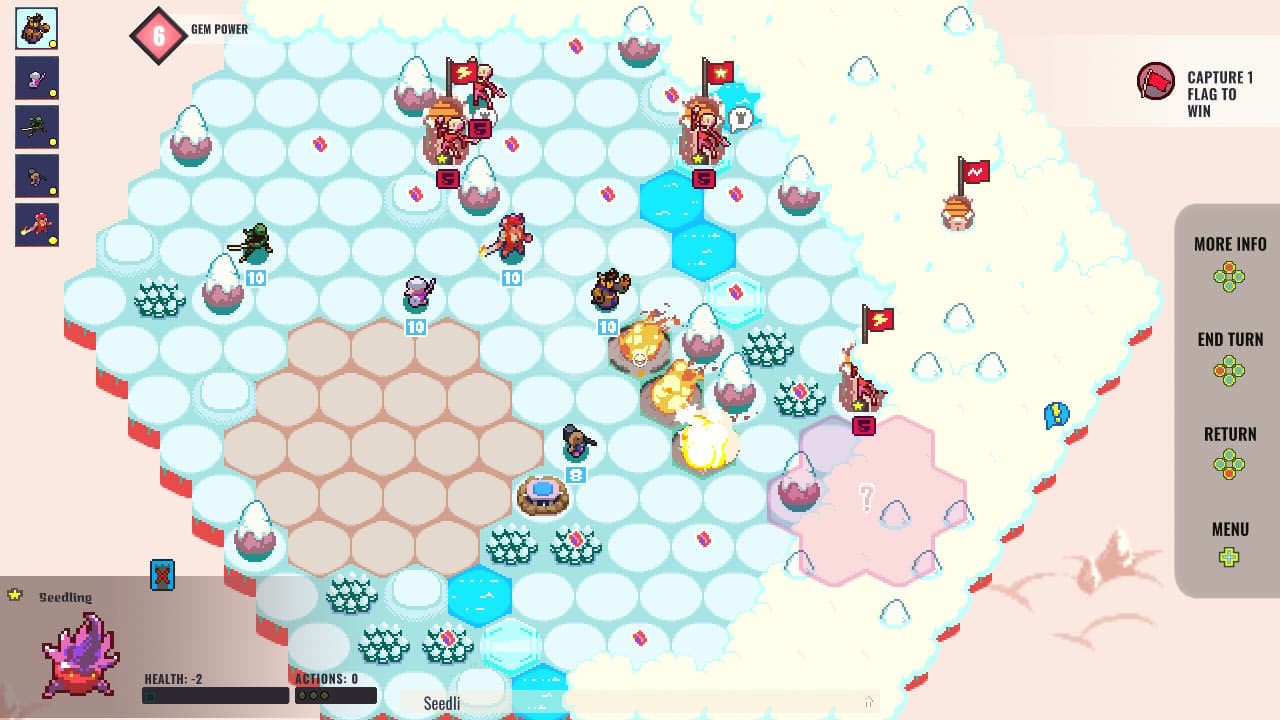The image size is (1280, 720).
Task: Select the red flame runner unit icon in the sidebar
Action: pyautogui.click(x=35, y=225)
